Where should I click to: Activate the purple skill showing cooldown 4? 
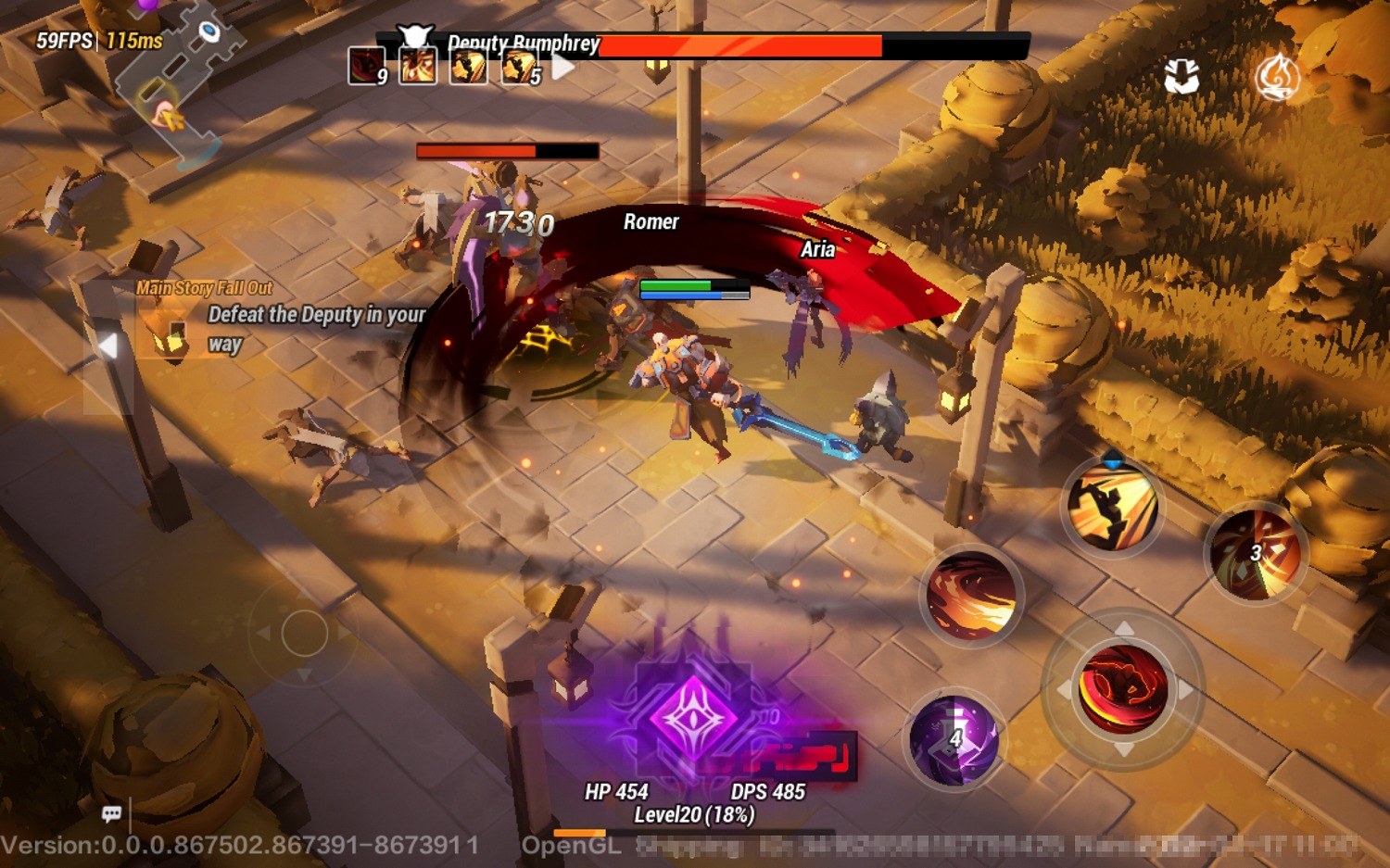(954, 739)
